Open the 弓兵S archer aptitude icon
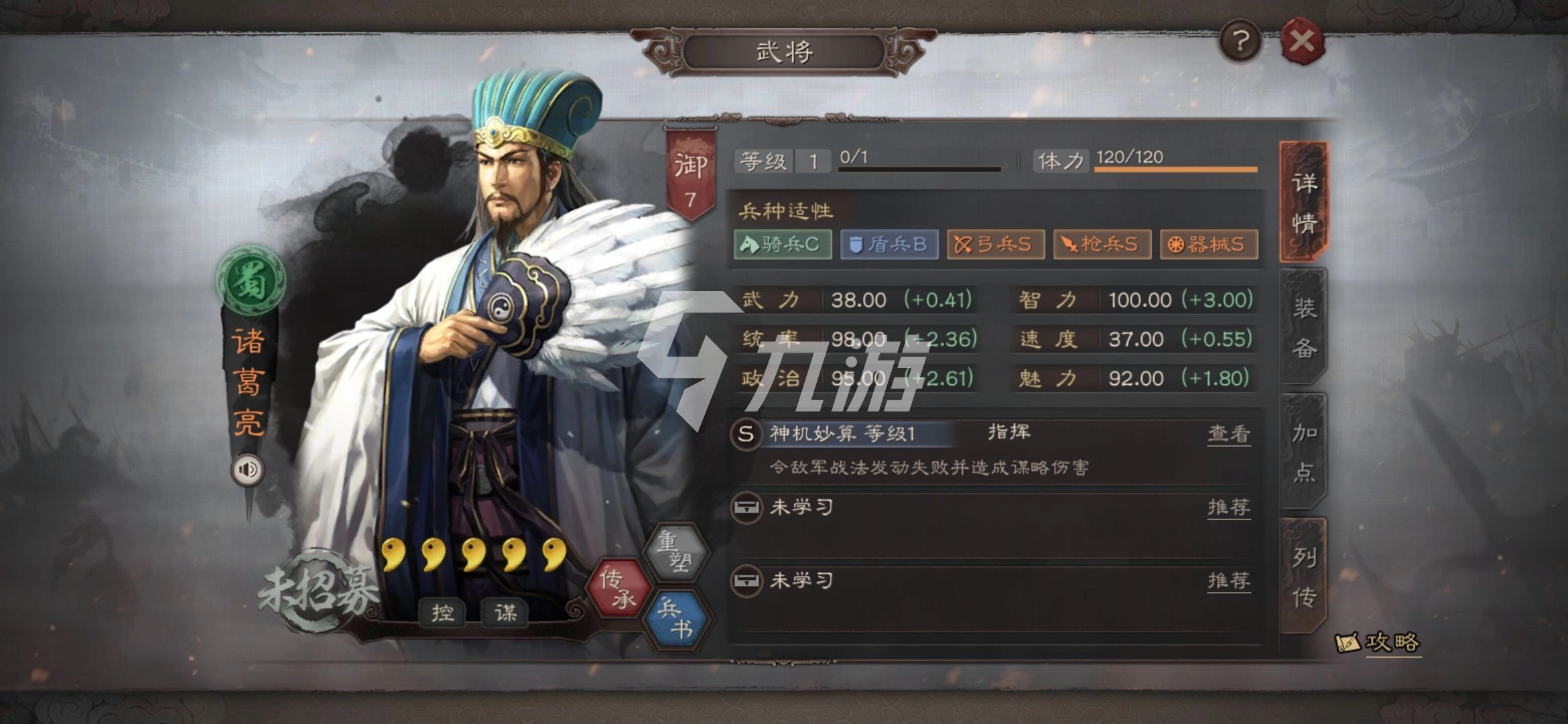 coord(995,245)
